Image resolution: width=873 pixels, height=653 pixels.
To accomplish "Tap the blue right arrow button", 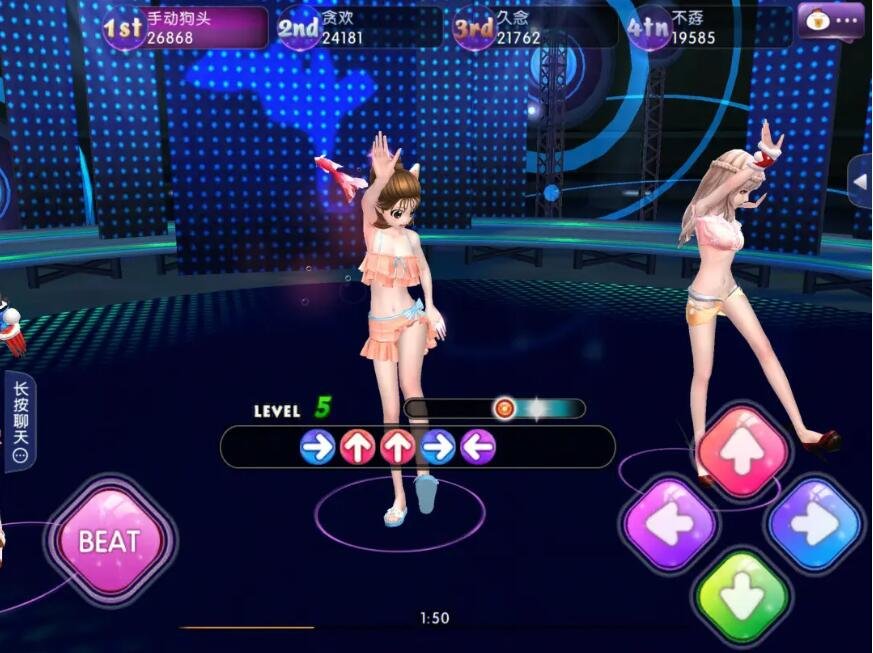I will click(x=814, y=523).
